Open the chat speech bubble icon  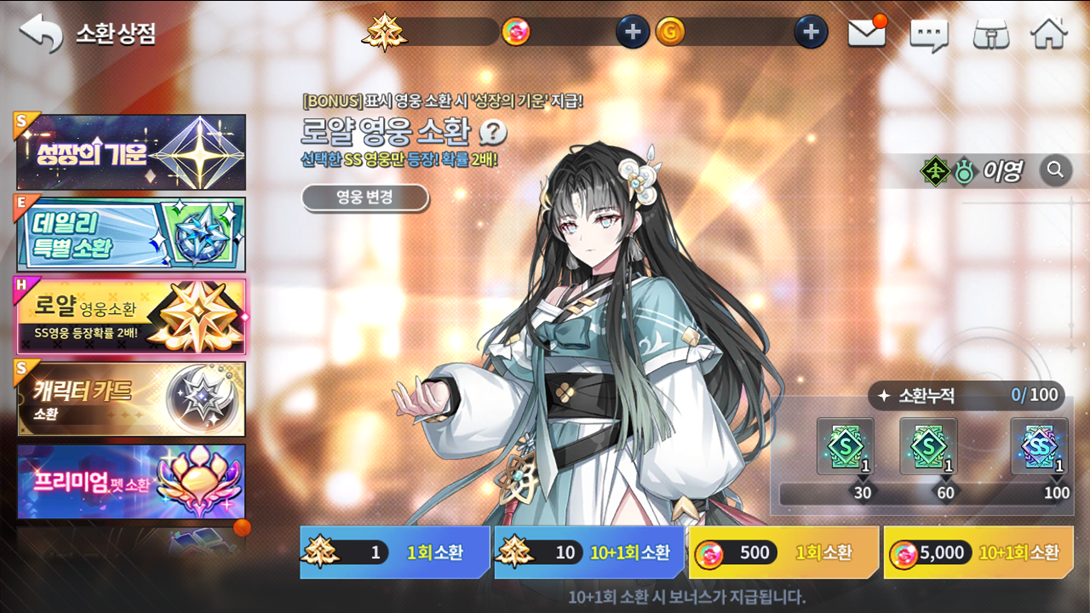[928, 35]
